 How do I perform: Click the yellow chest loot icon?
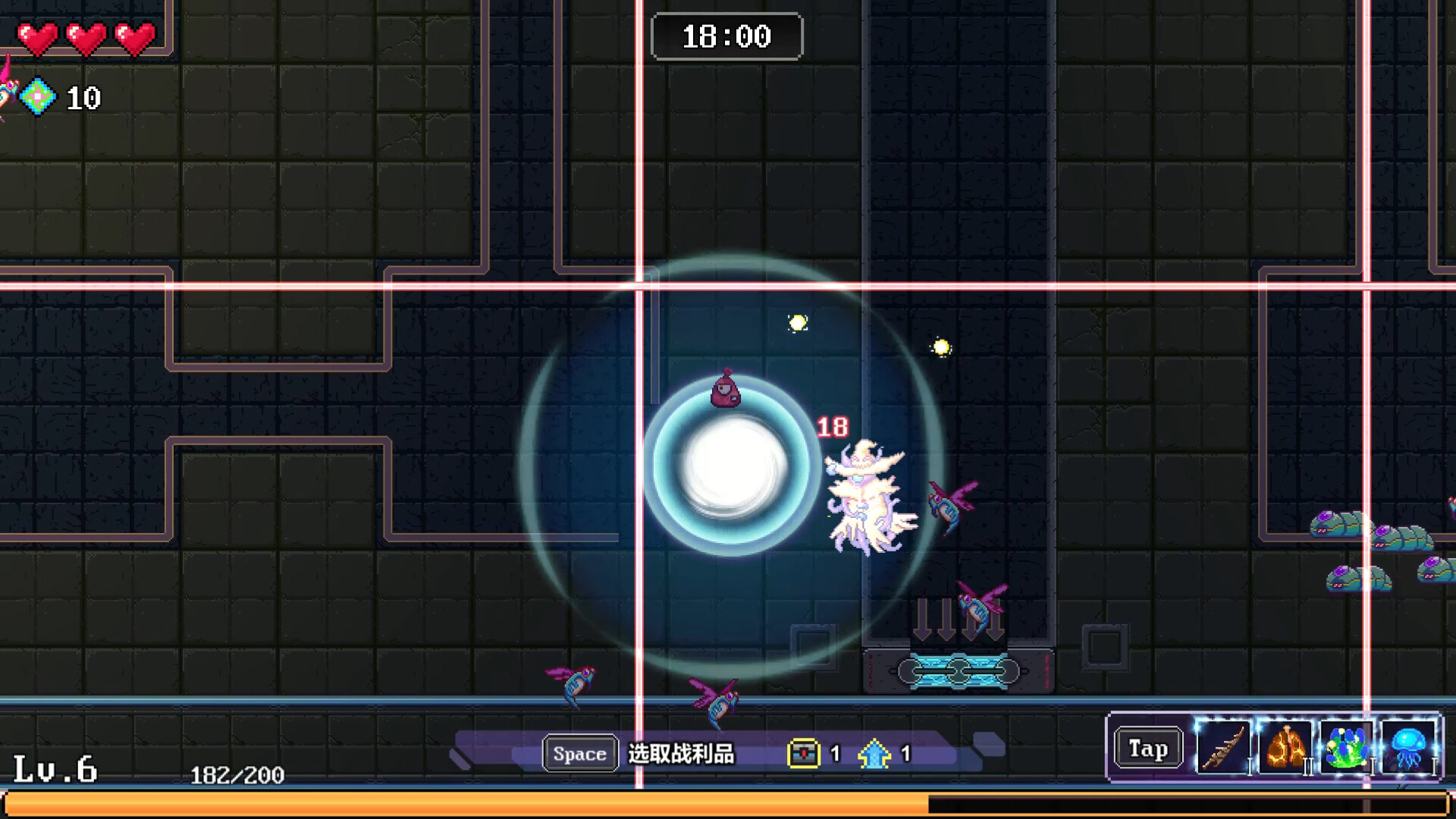(x=805, y=753)
